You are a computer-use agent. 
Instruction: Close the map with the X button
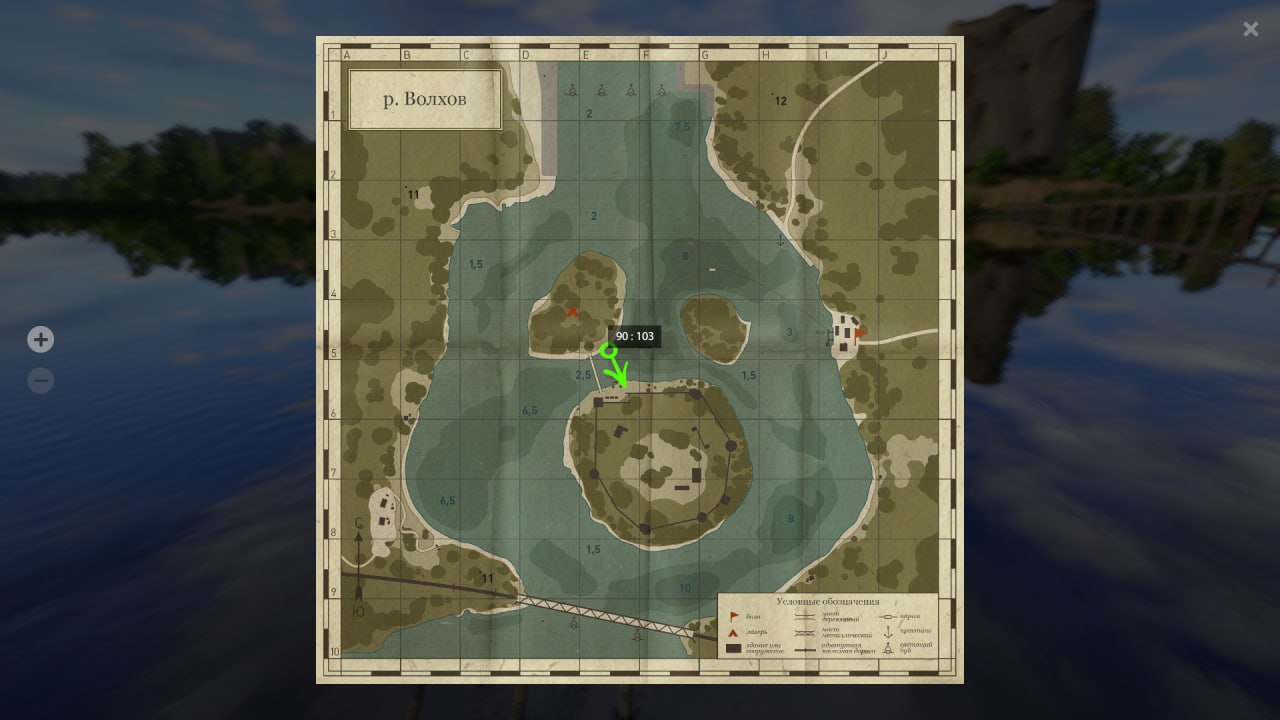1250,29
